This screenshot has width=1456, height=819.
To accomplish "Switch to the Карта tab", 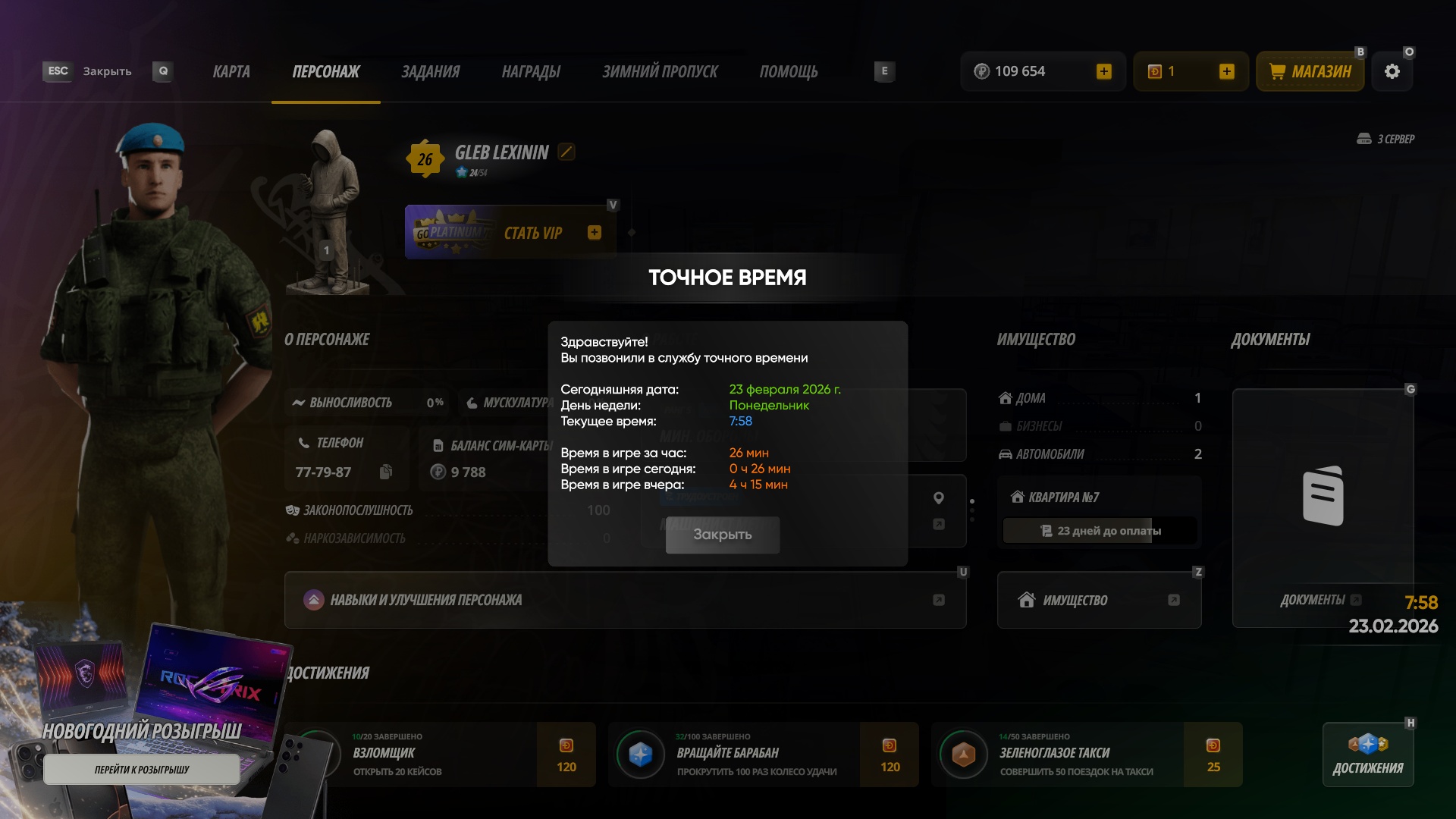I will point(231,72).
